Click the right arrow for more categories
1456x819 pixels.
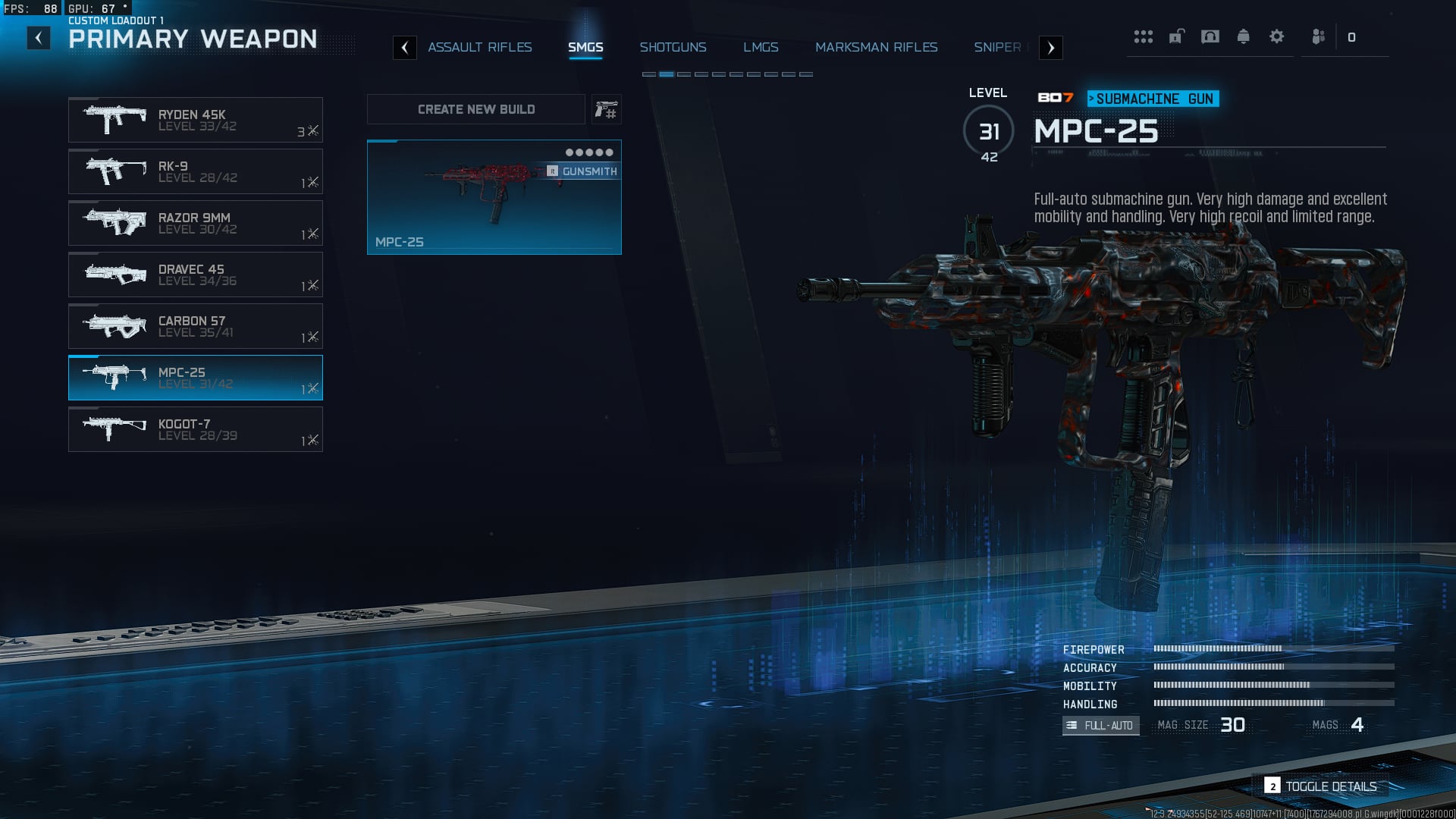1050,48
